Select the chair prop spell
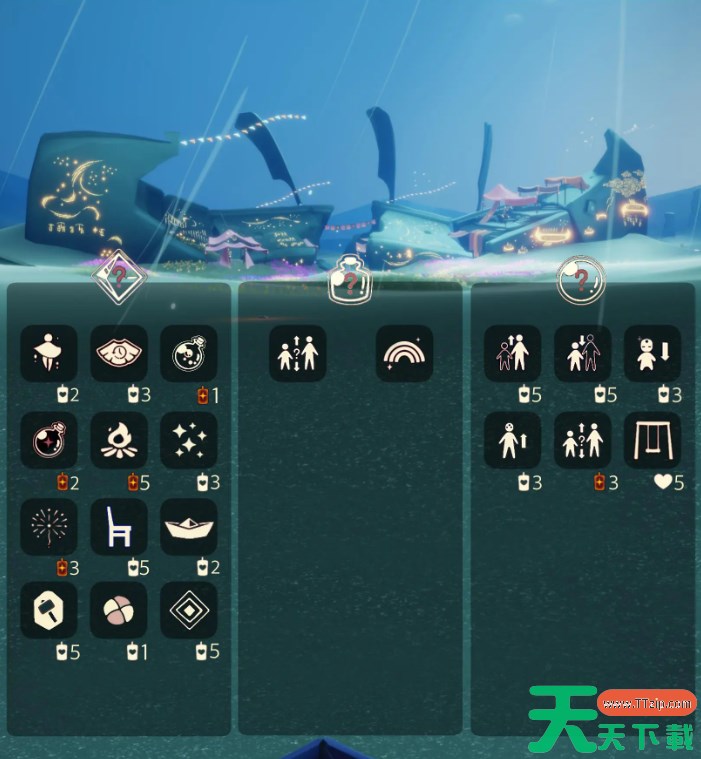The image size is (701, 759). 119,527
